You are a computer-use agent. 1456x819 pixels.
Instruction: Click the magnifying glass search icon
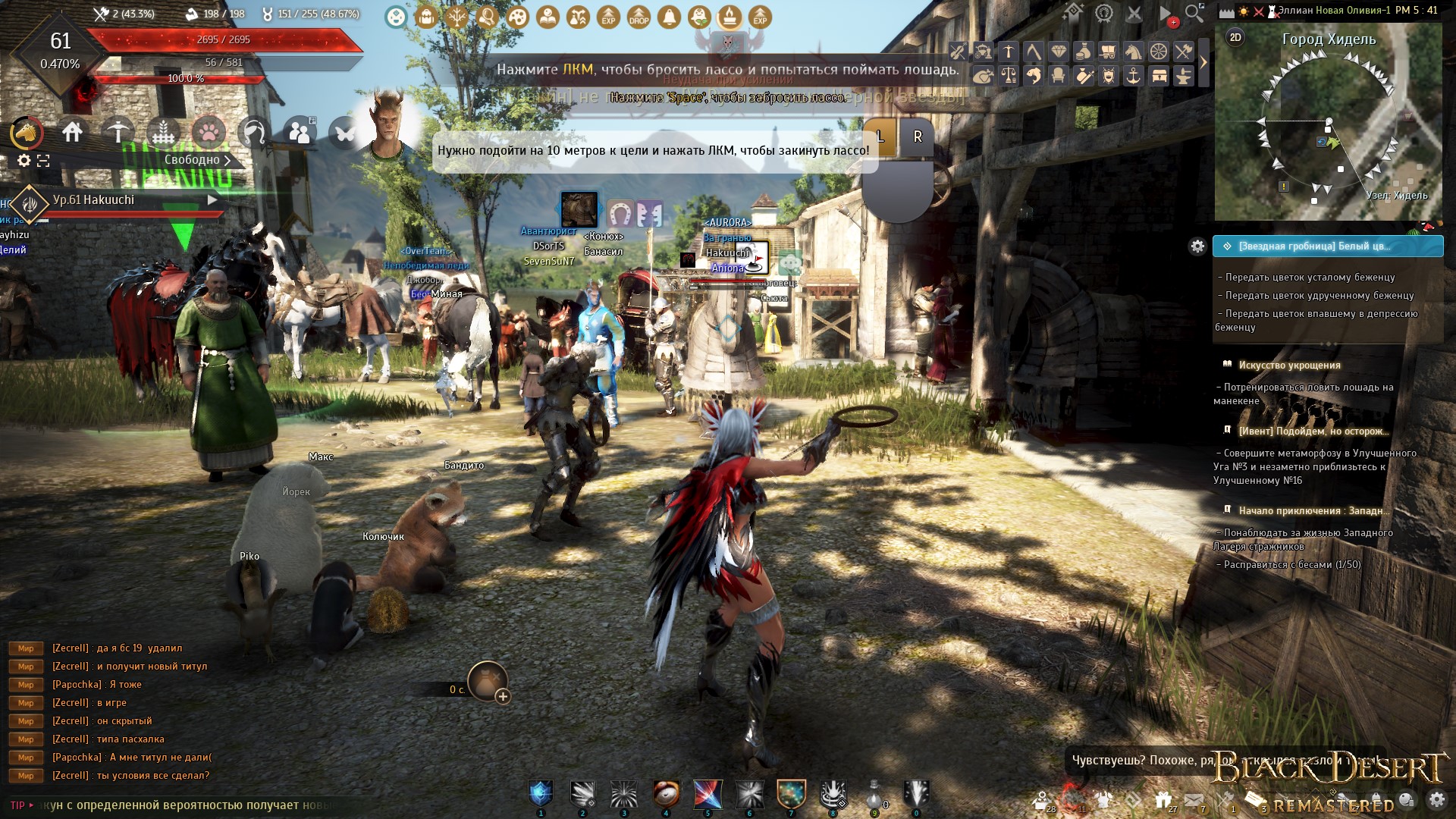[1194, 13]
